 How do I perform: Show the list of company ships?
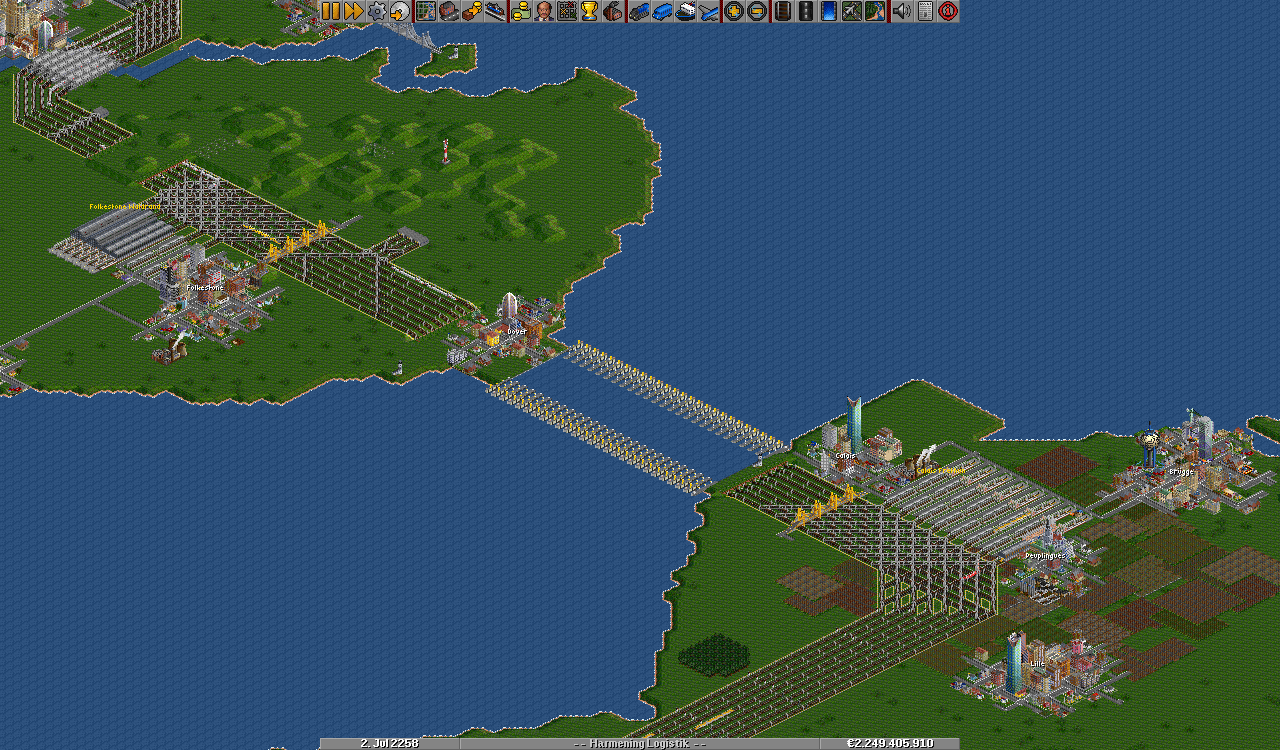[686, 11]
